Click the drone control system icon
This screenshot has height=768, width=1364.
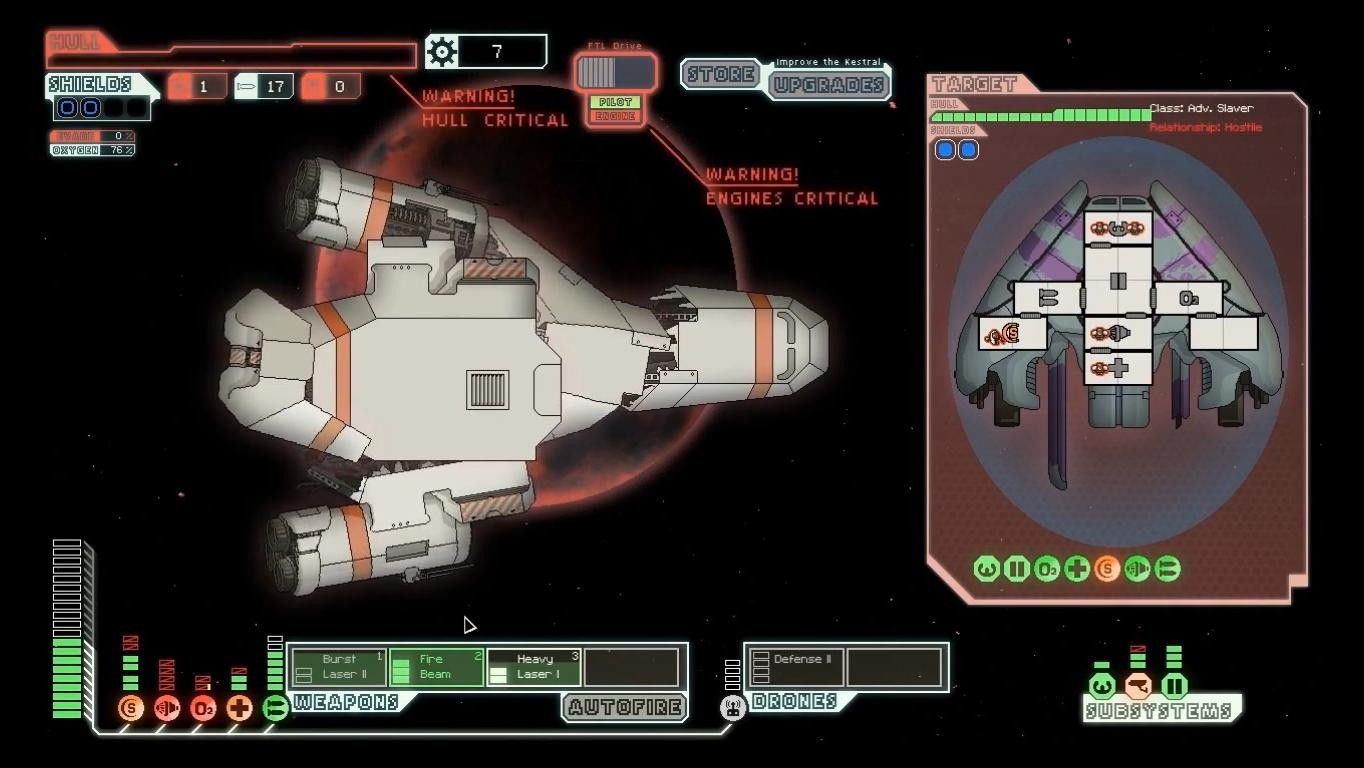point(733,709)
